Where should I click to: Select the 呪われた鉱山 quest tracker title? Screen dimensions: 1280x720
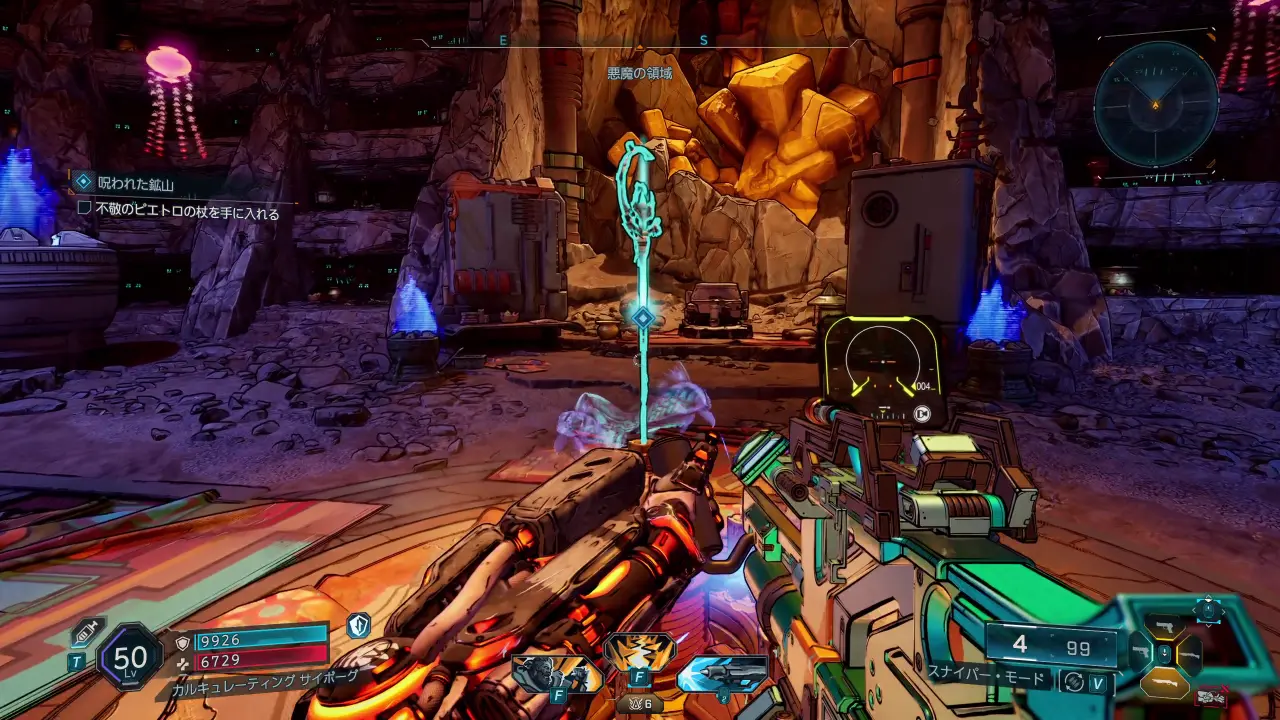click(x=136, y=182)
